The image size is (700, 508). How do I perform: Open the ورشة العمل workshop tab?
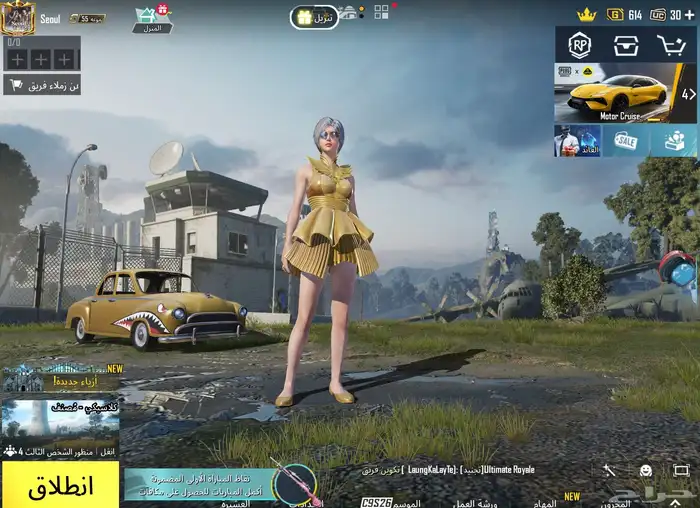point(474,502)
